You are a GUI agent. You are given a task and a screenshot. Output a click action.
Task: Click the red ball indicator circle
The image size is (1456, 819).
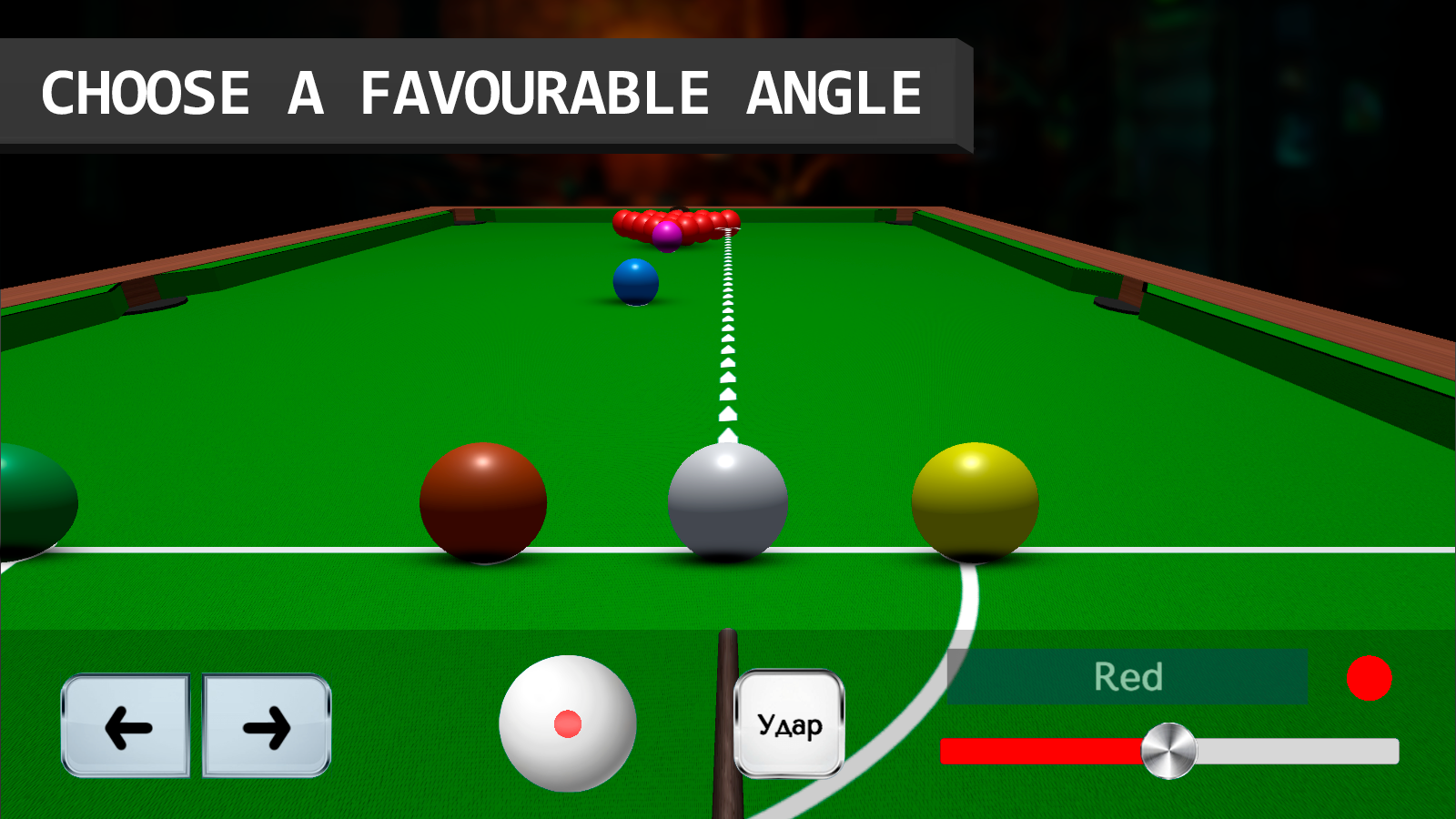(x=1370, y=678)
